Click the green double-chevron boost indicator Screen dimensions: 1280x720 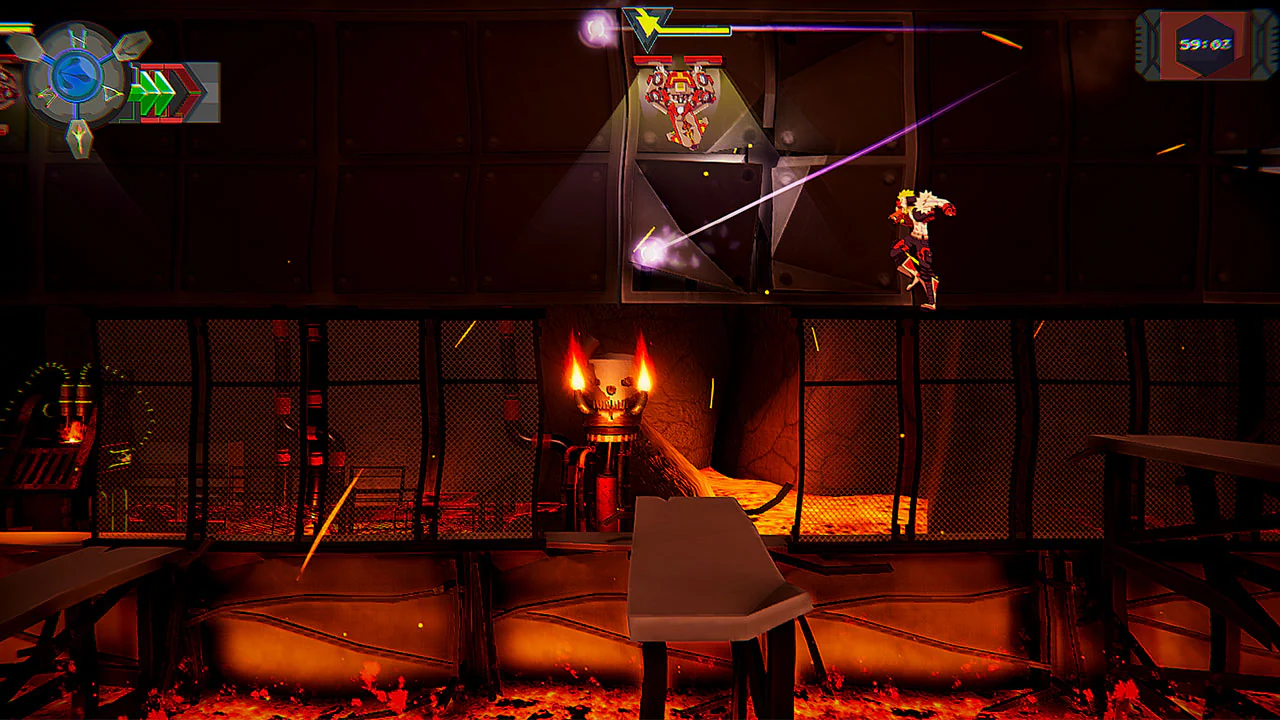[155, 90]
